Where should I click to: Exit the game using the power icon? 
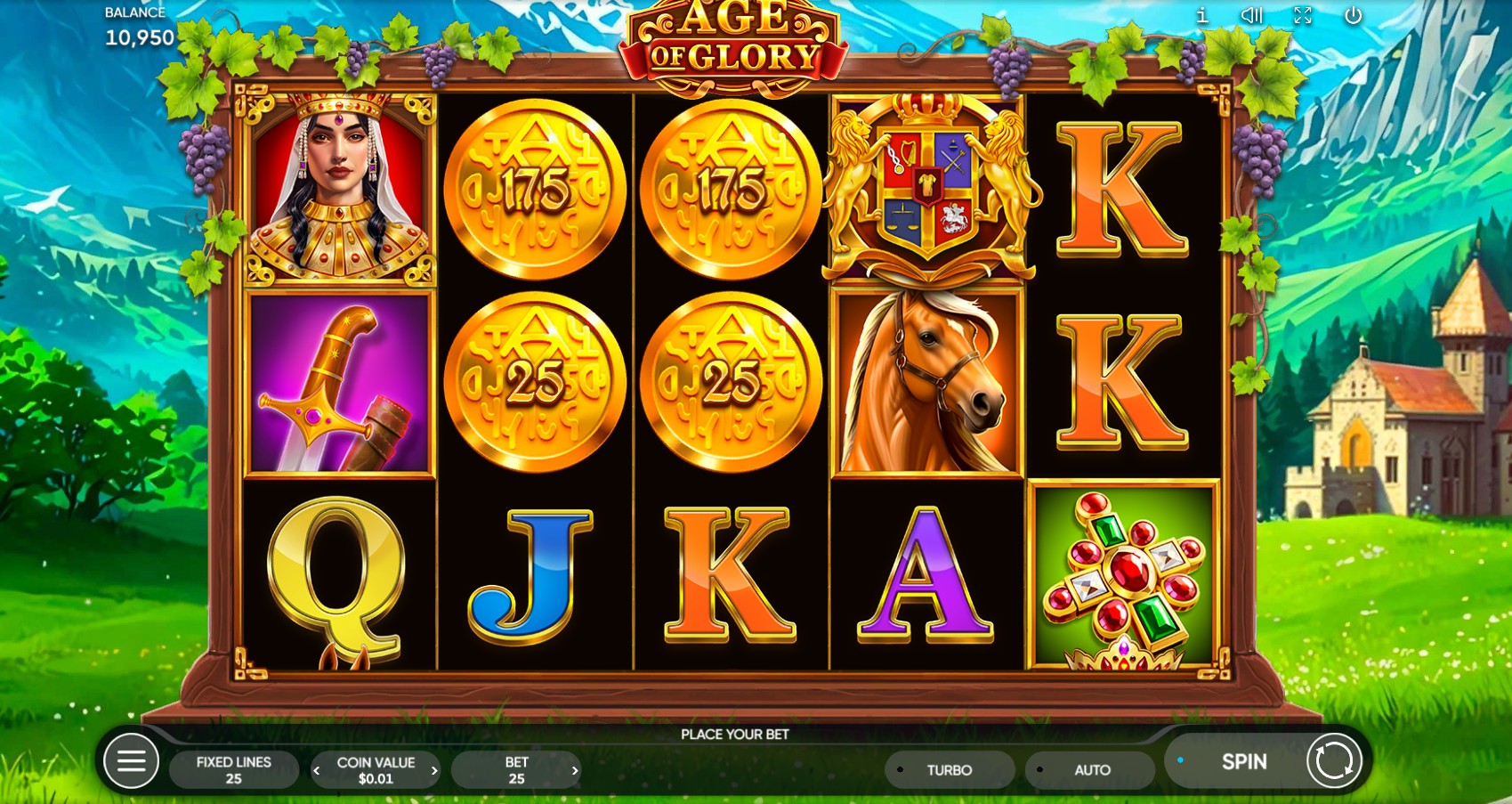[x=1353, y=15]
